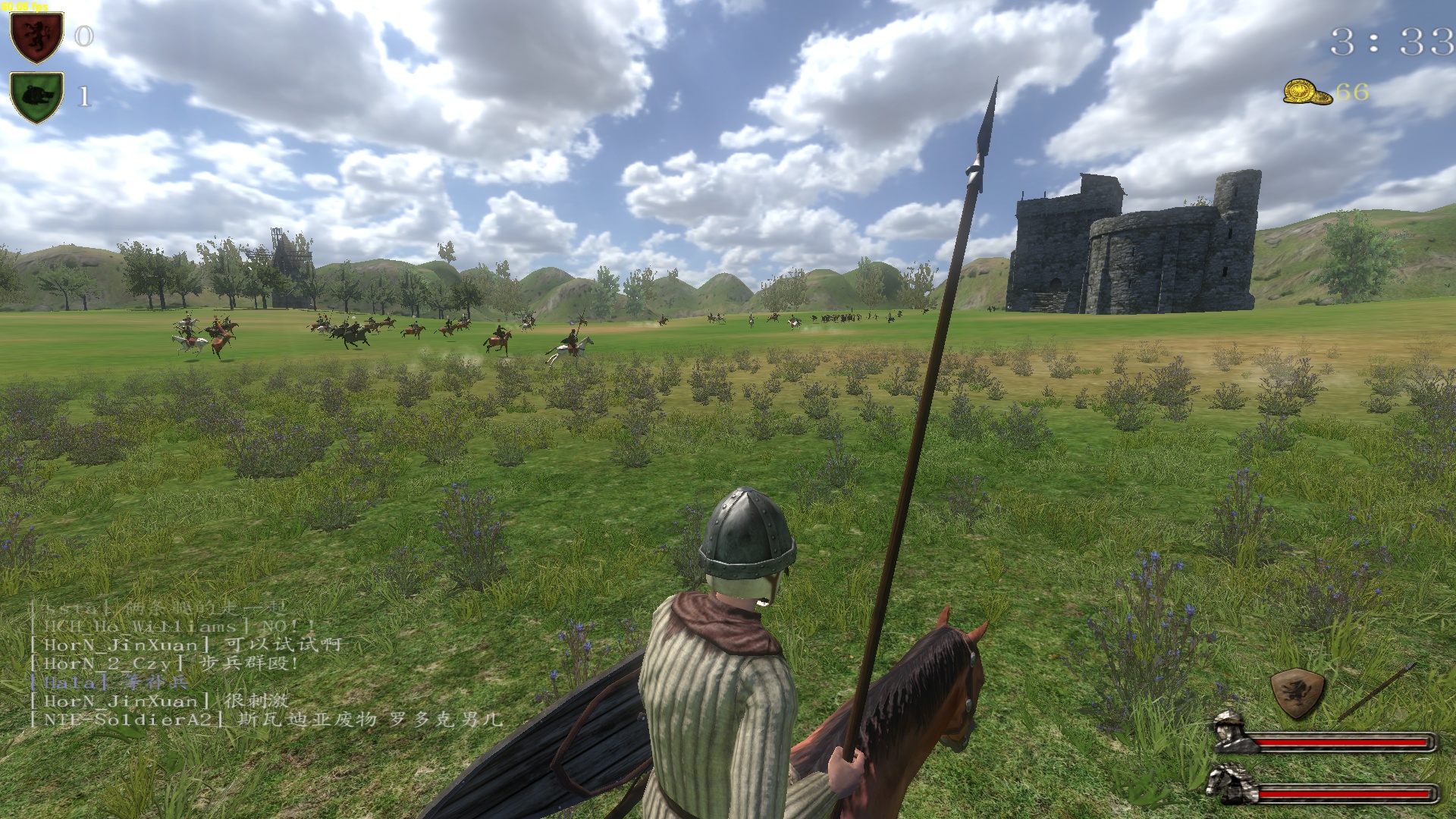
Task: Click the rider helmet portrait
Action: (1235, 732)
